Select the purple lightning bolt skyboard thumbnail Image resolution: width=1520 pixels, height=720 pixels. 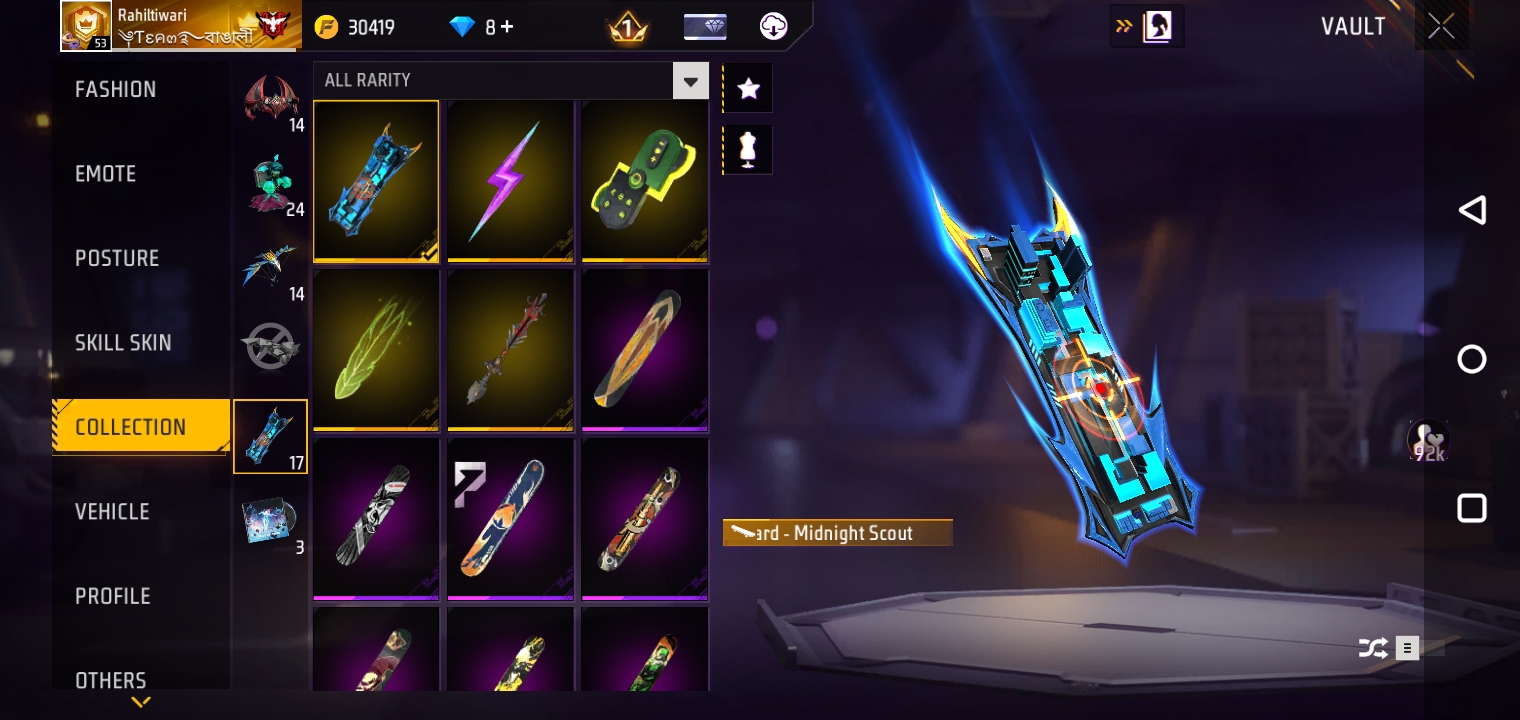(x=510, y=180)
